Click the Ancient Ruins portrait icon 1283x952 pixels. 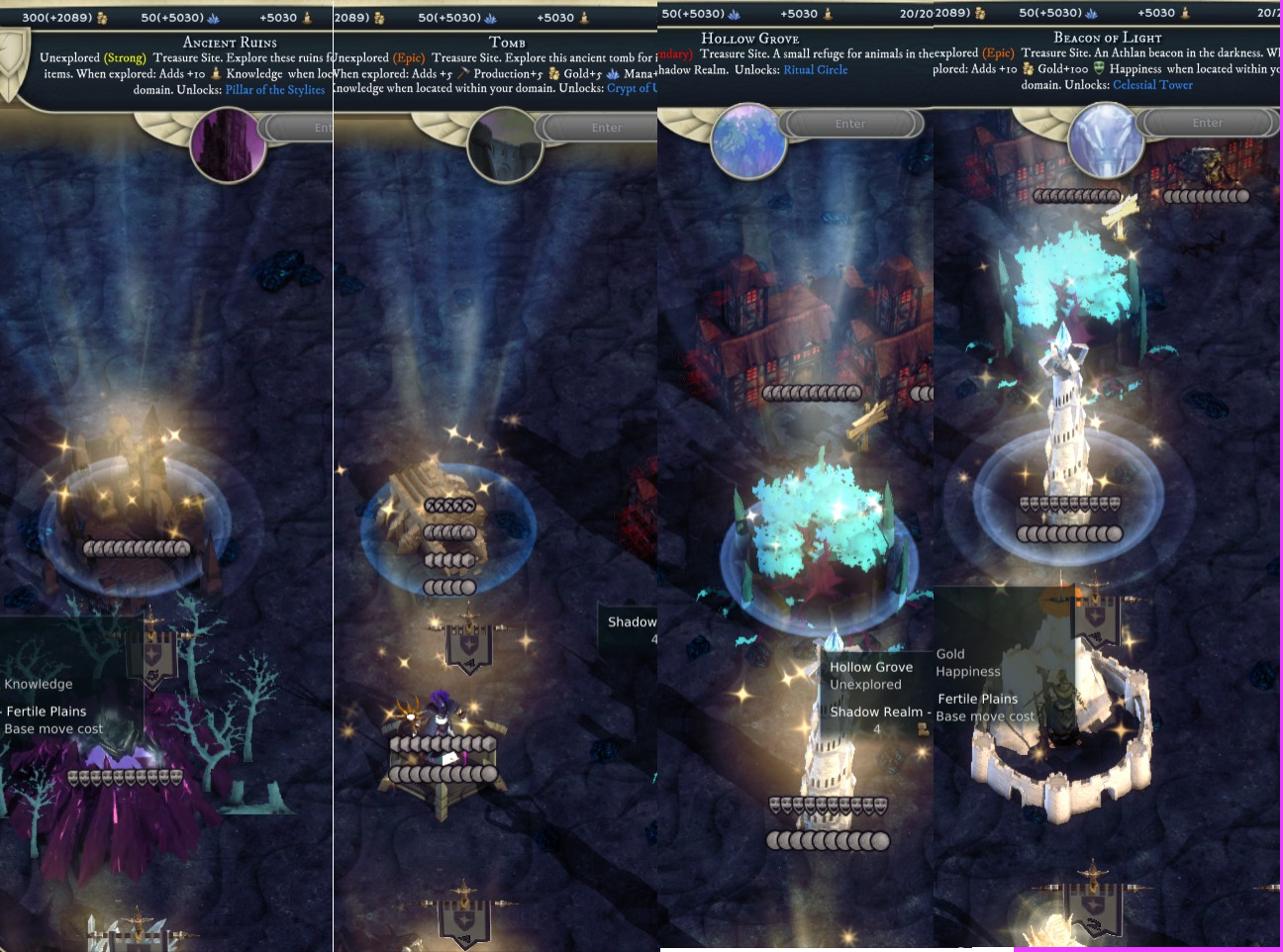click(x=227, y=145)
